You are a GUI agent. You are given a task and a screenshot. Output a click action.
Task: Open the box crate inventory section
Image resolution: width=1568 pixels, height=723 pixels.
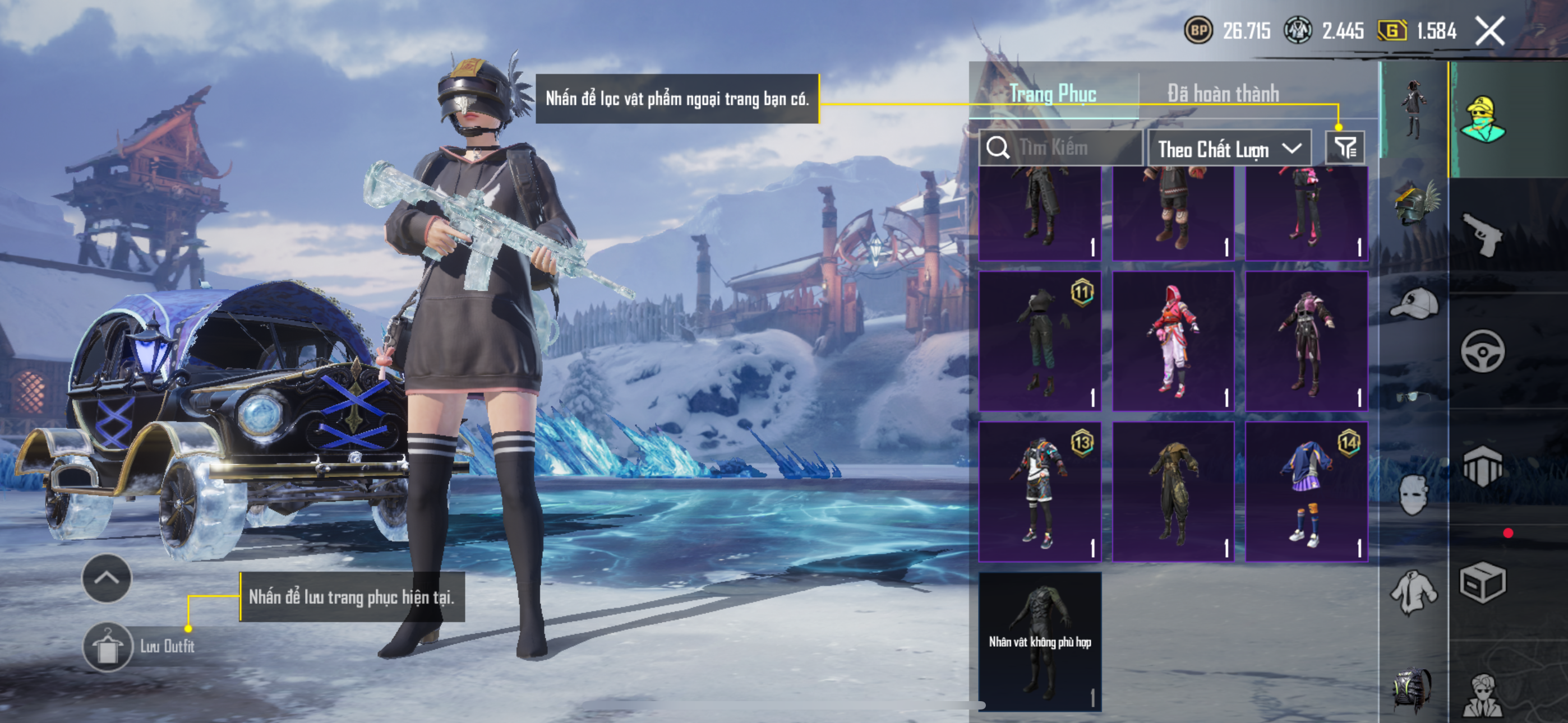point(1482,582)
